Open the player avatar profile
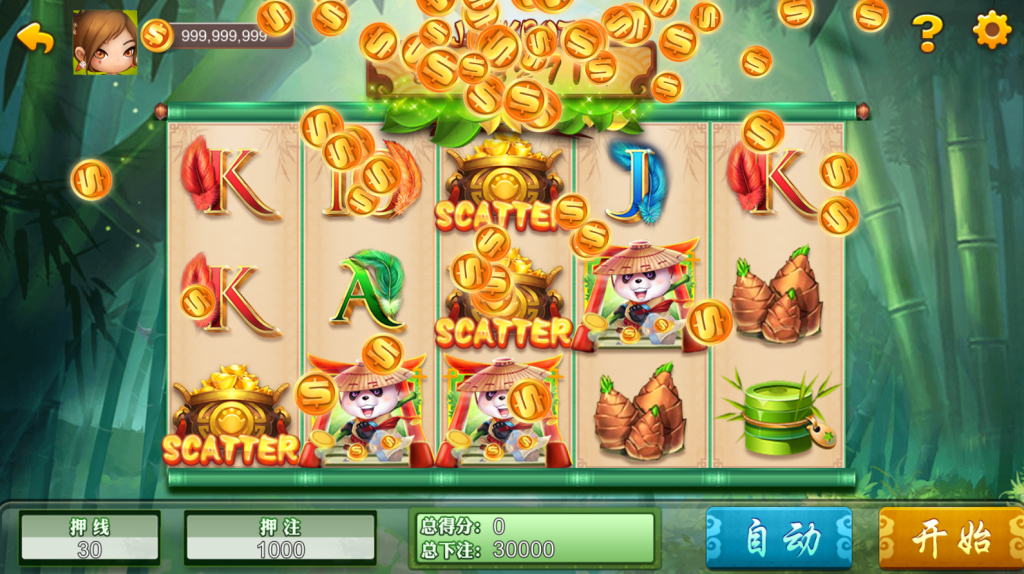 (x=105, y=43)
